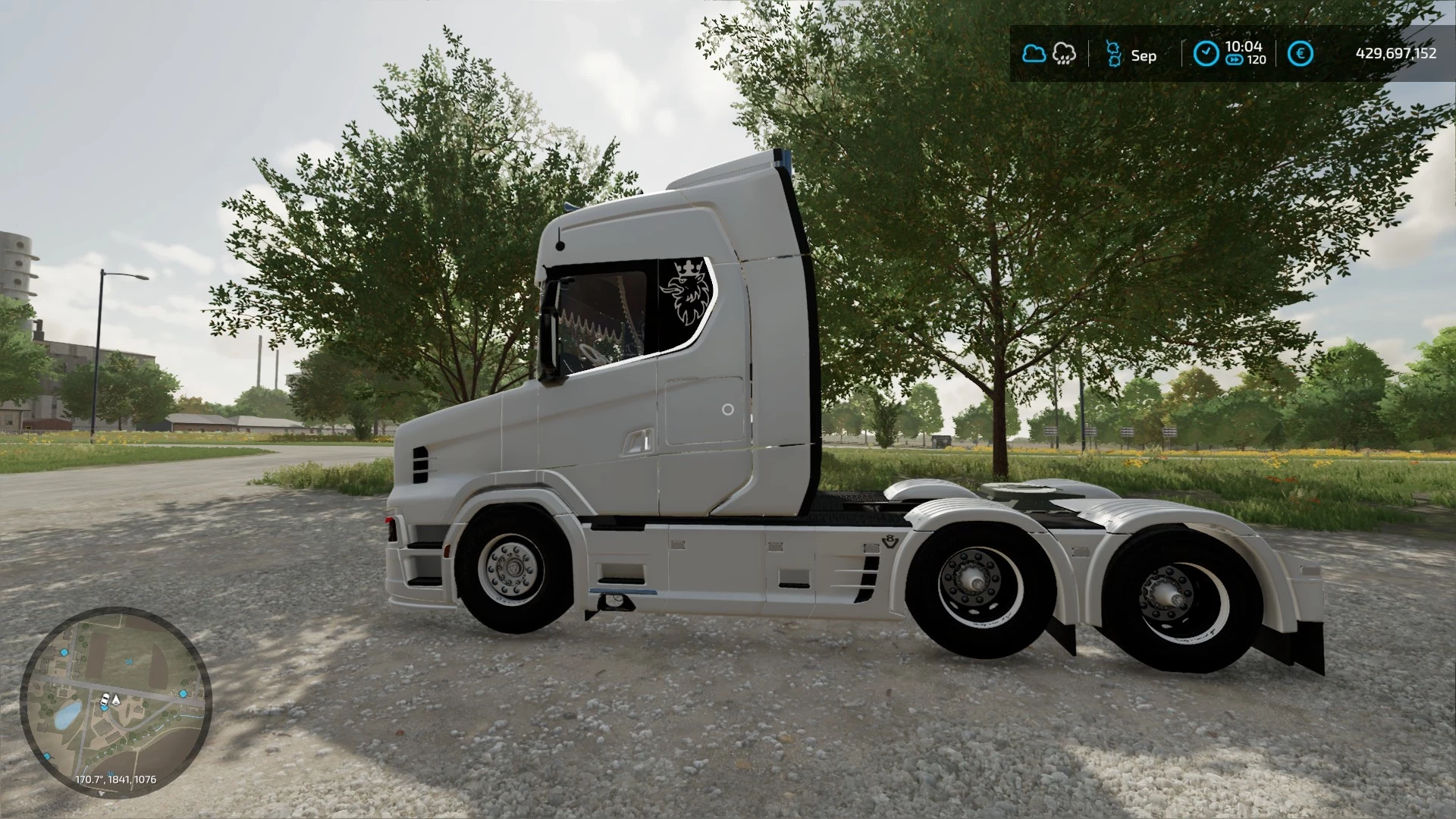Click the coordinates readout under the minimap
Viewport: 1456px width, 819px height.
point(115,780)
